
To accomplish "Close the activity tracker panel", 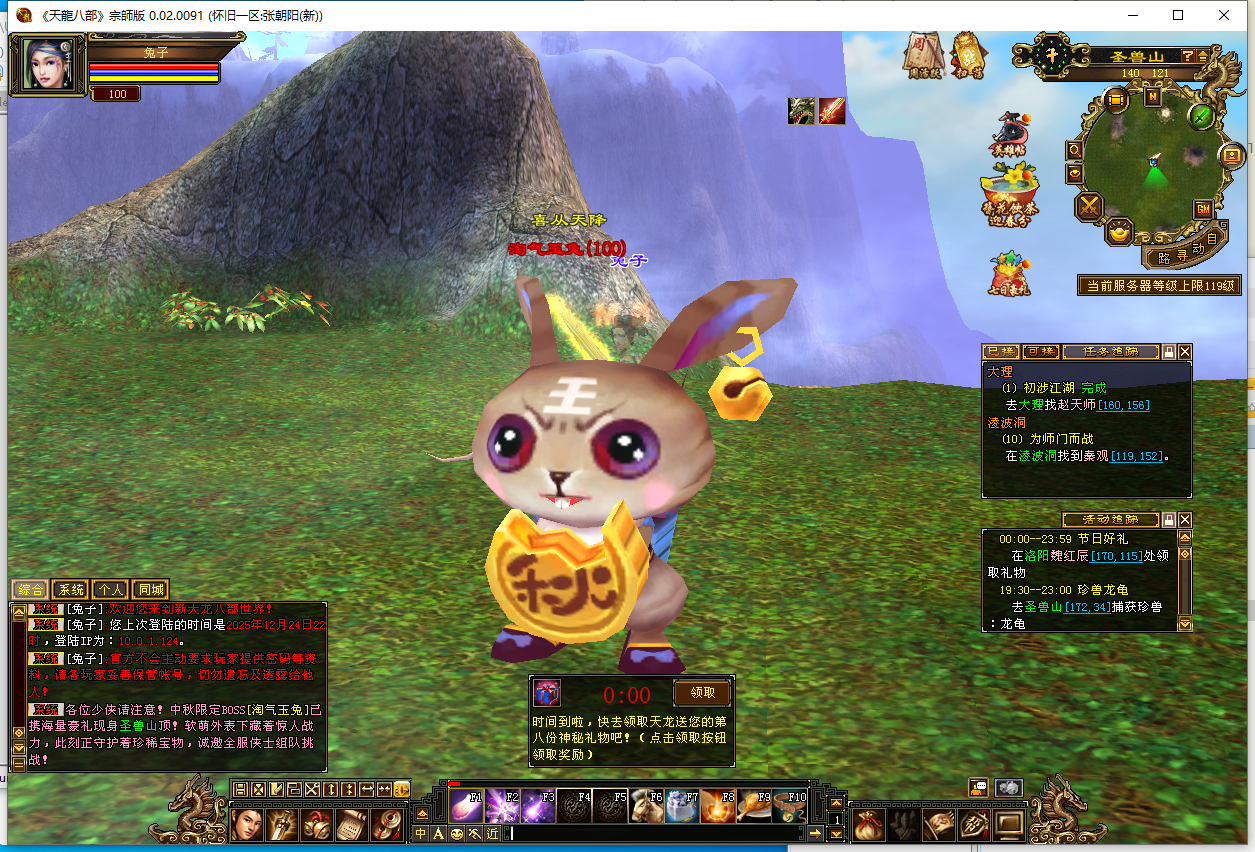I will pos(1185,520).
